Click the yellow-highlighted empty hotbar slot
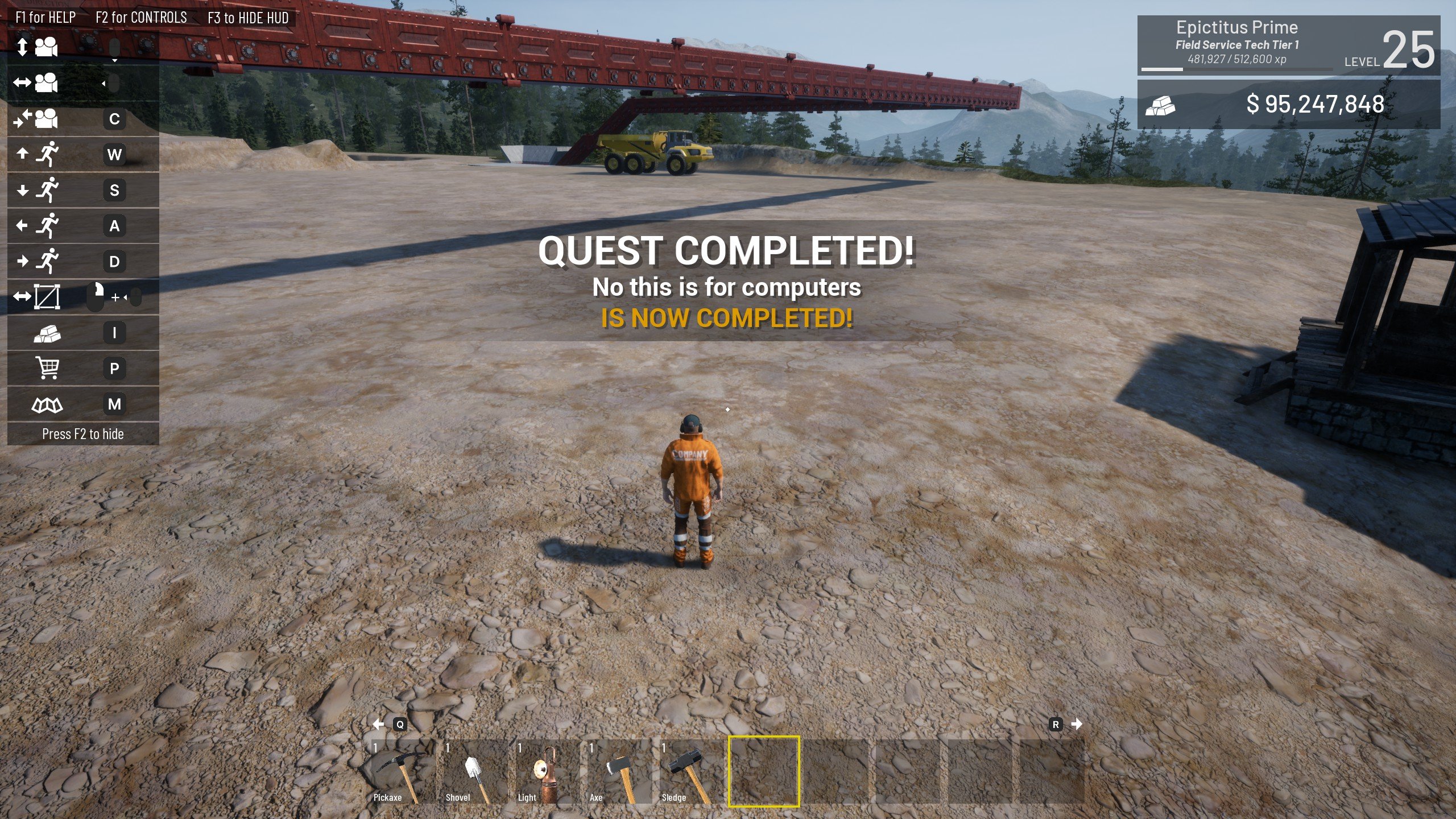This screenshot has width=1456, height=819. pos(764,772)
